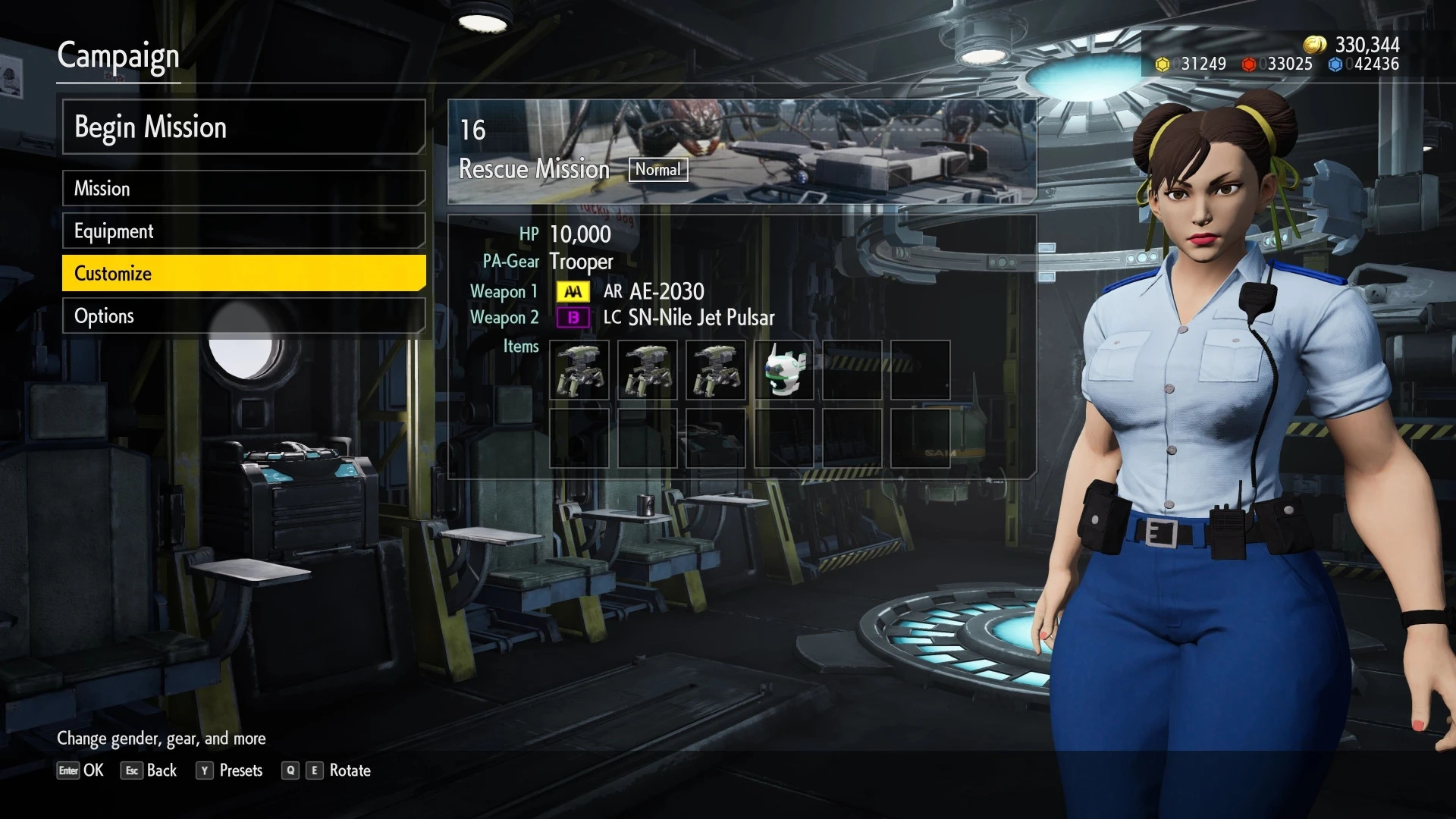Image resolution: width=1456 pixels, height=819 pixels.
Task: Click the Esc Back prompt
Action: (149, 770)
